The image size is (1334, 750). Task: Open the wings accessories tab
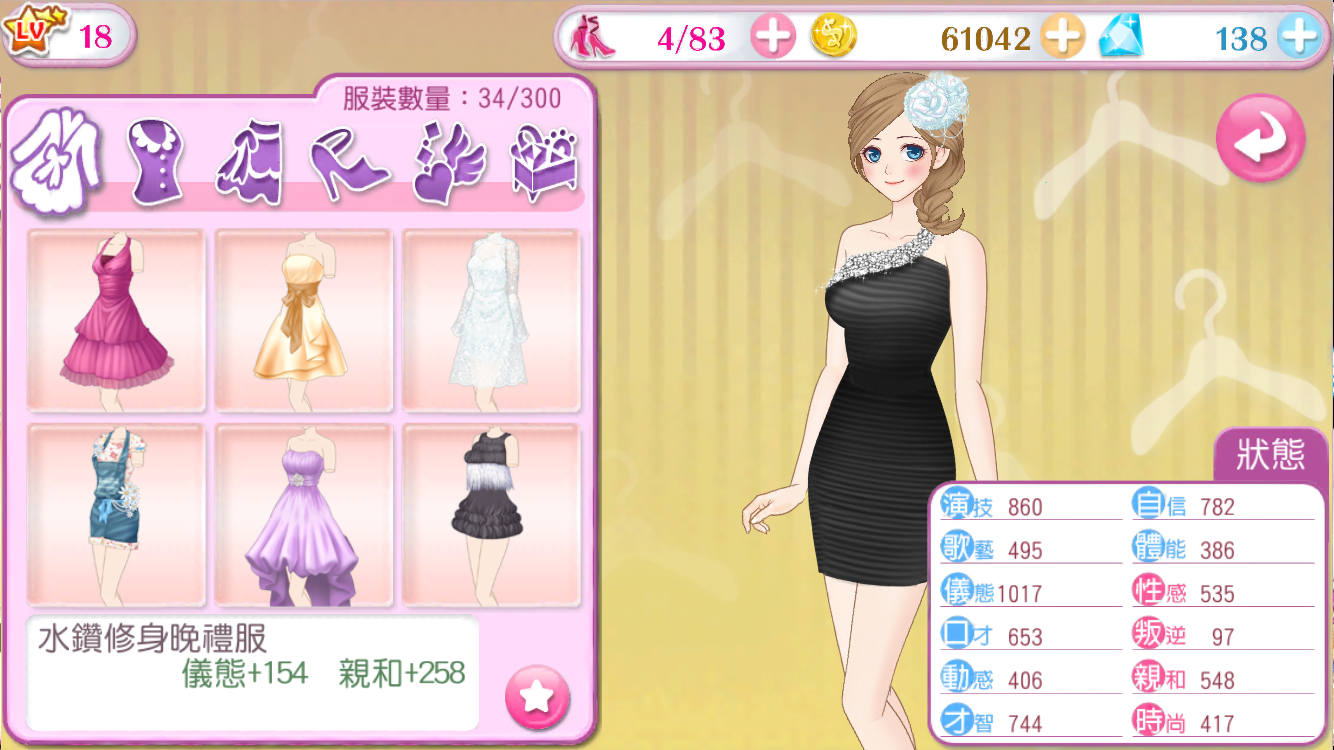448,162
